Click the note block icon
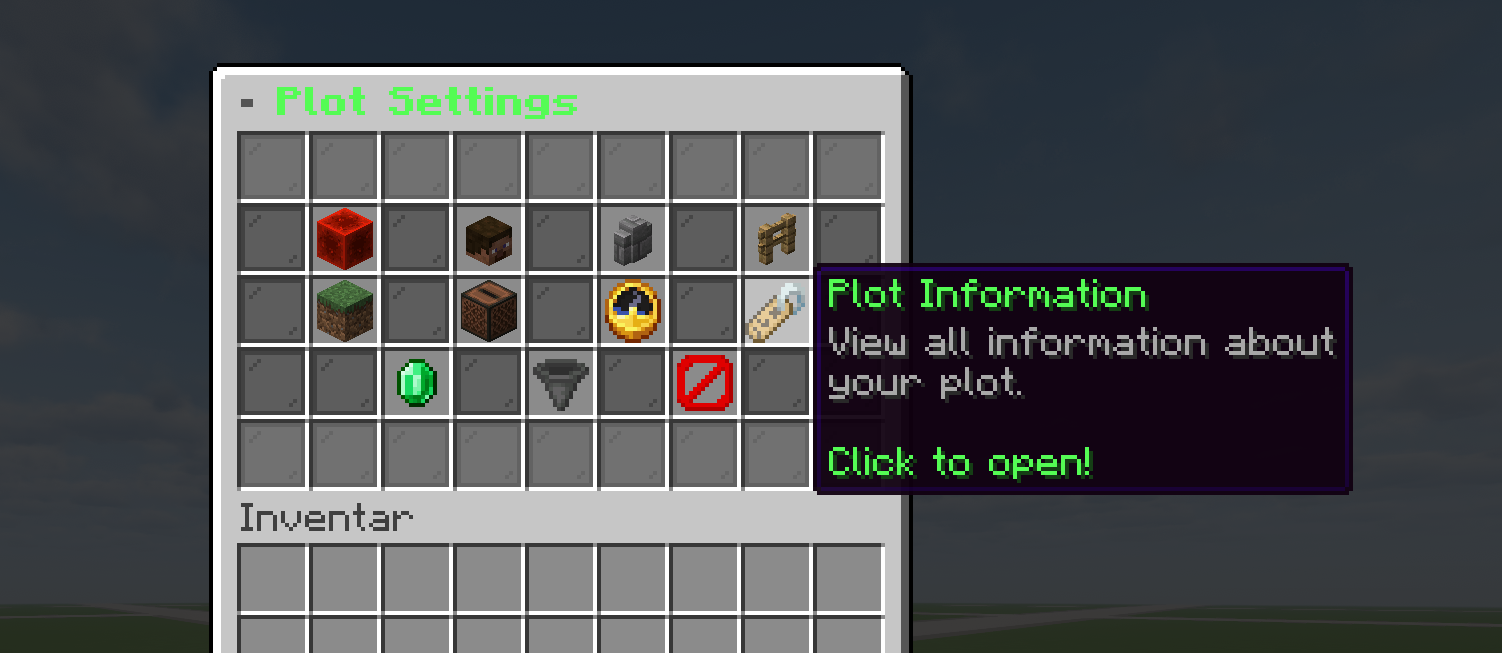This screenshot has height=653, width=1502. (489, 310)
